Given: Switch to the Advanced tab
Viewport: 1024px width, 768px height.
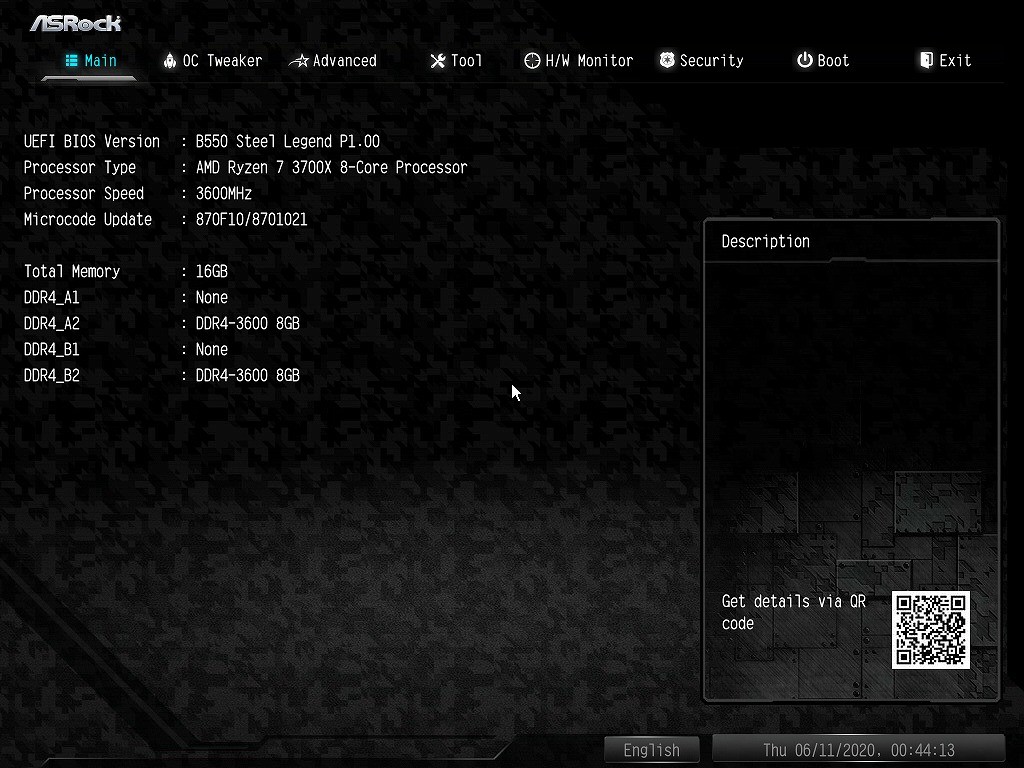Looking at the screenshot, I should tap(333, 61).
